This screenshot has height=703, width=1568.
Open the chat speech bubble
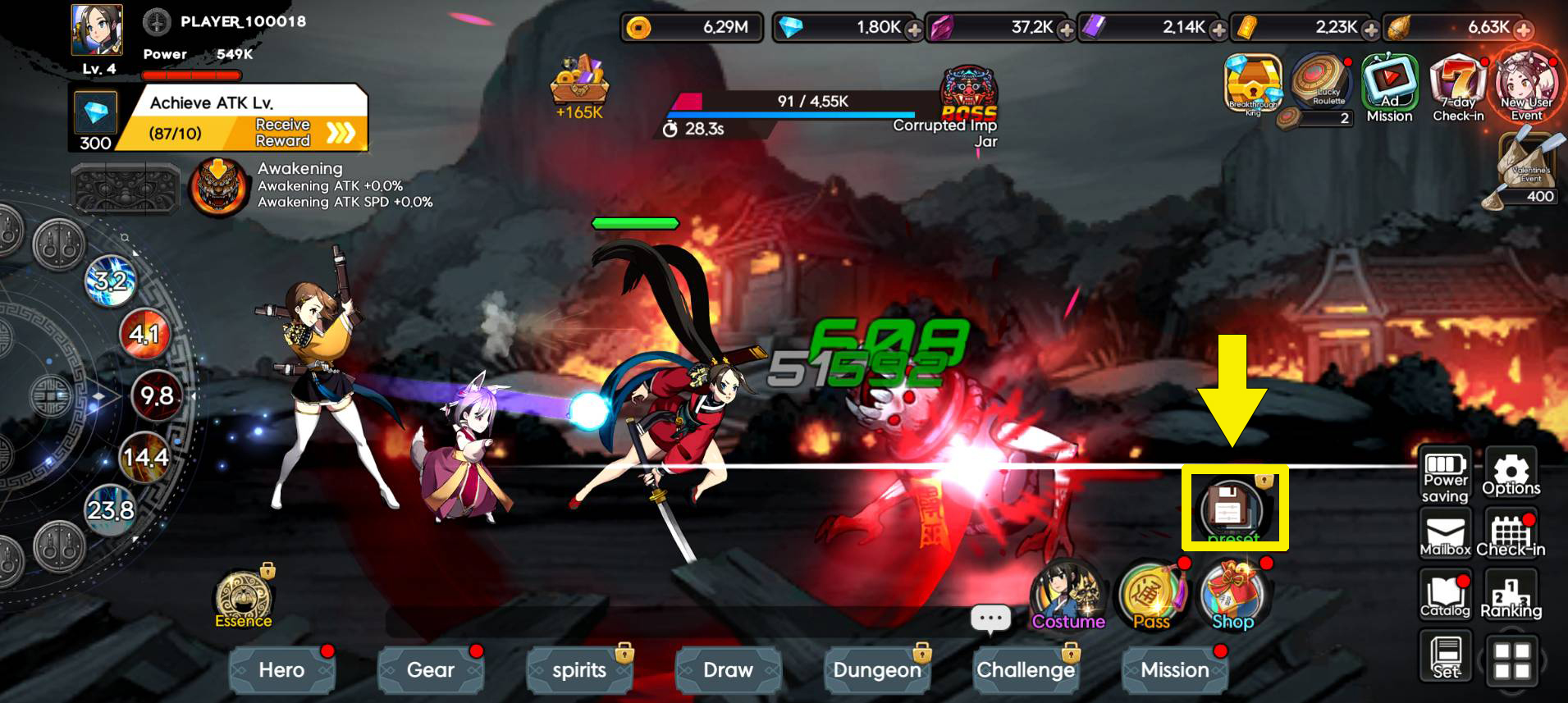tap(990, 619)
